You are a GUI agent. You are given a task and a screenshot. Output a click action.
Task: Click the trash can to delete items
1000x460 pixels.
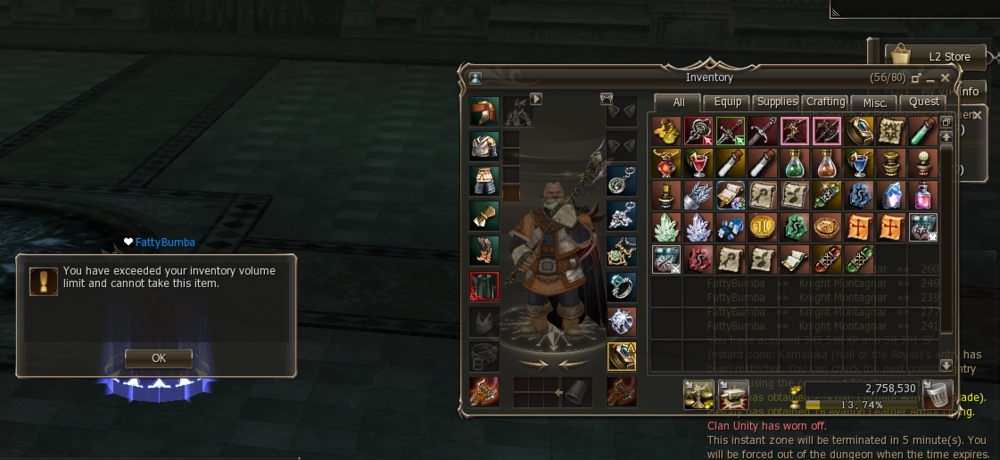tap(936, 393)
